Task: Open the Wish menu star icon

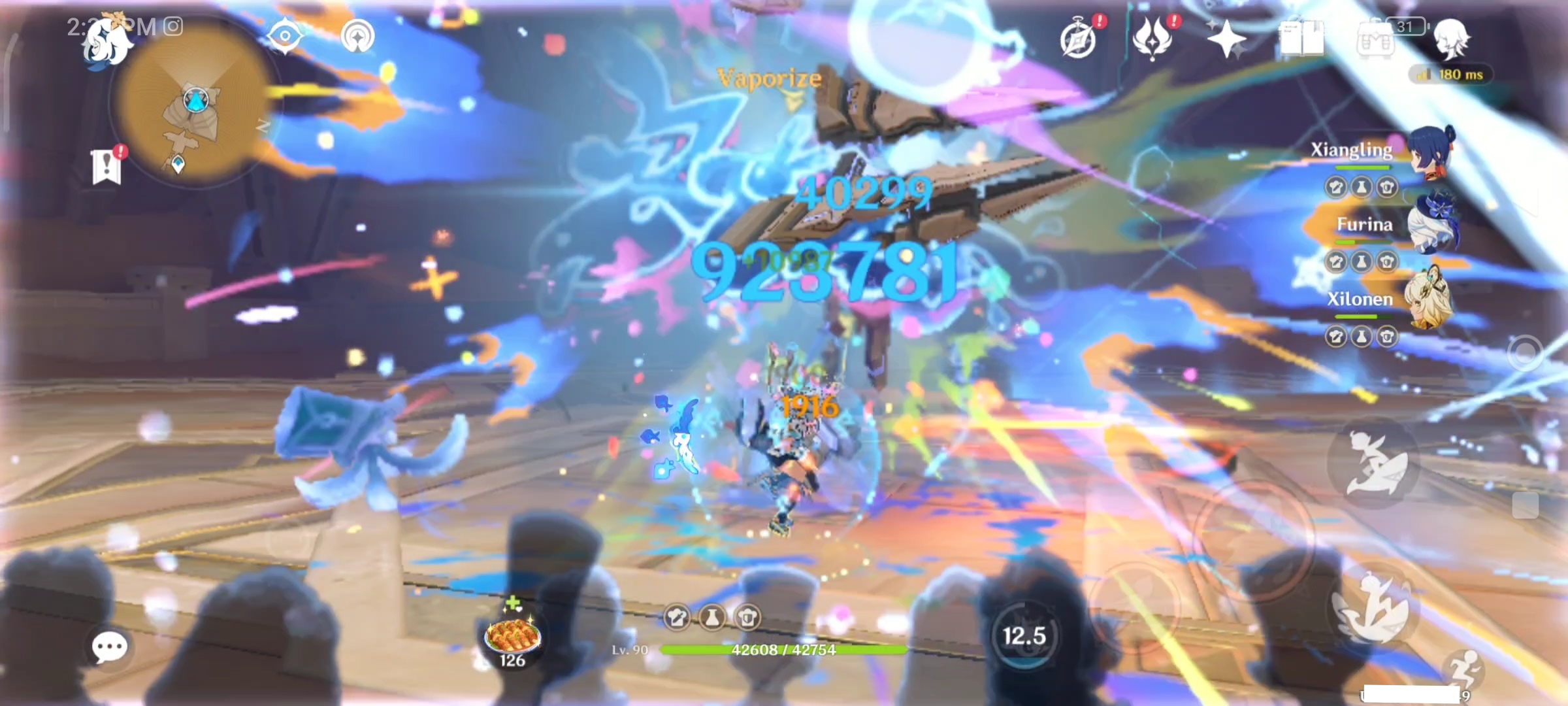Action: coord(1228,38)
